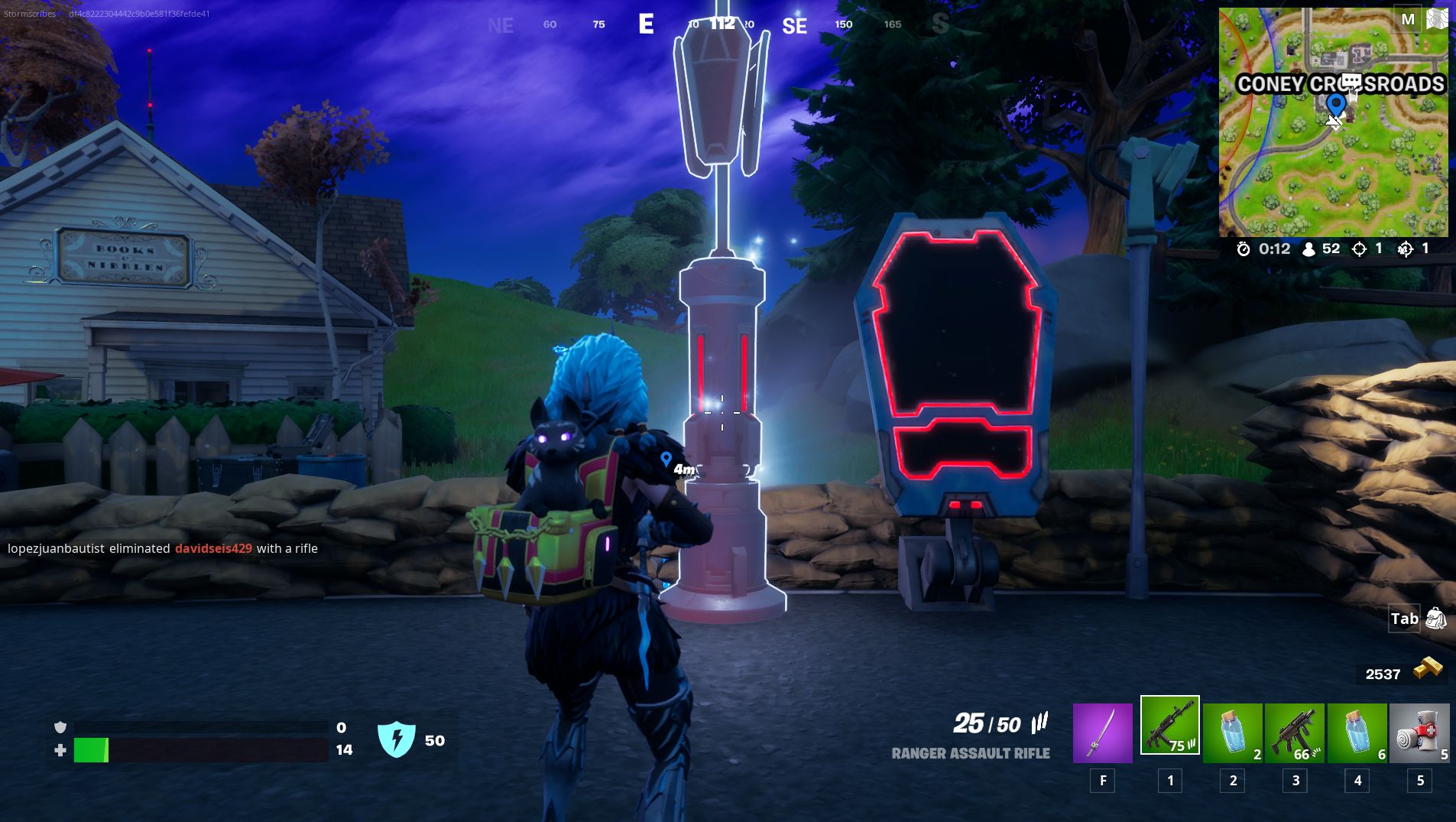
Task: Click the squad eliminations icon beside the crosshair
Action: click(1405, 249)
